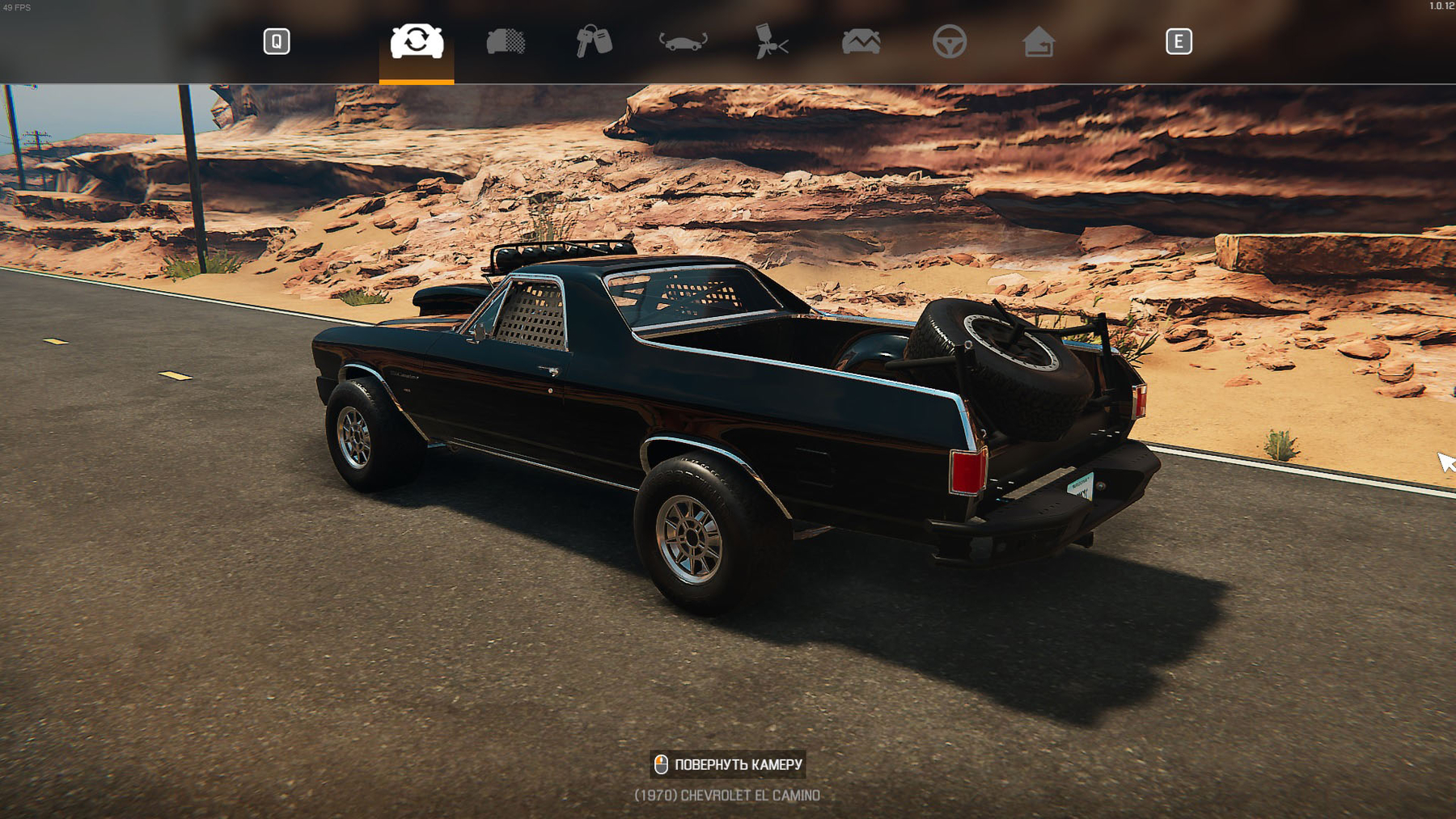Viewport: 1456px width, 819px height.
Task: Select the steering wheel tab
Action: pos(950,41)
